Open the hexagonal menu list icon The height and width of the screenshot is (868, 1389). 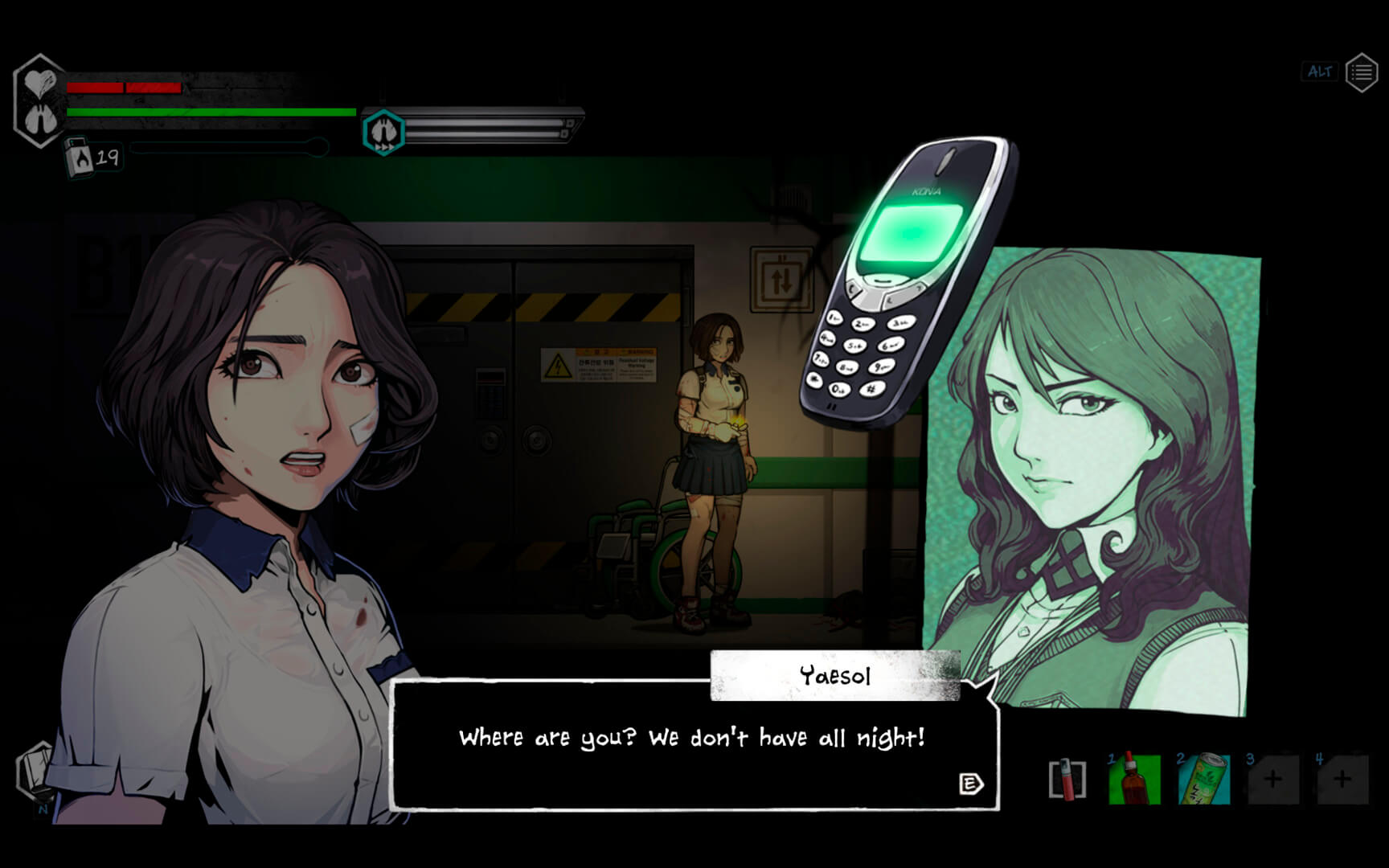click(1361, 73)
